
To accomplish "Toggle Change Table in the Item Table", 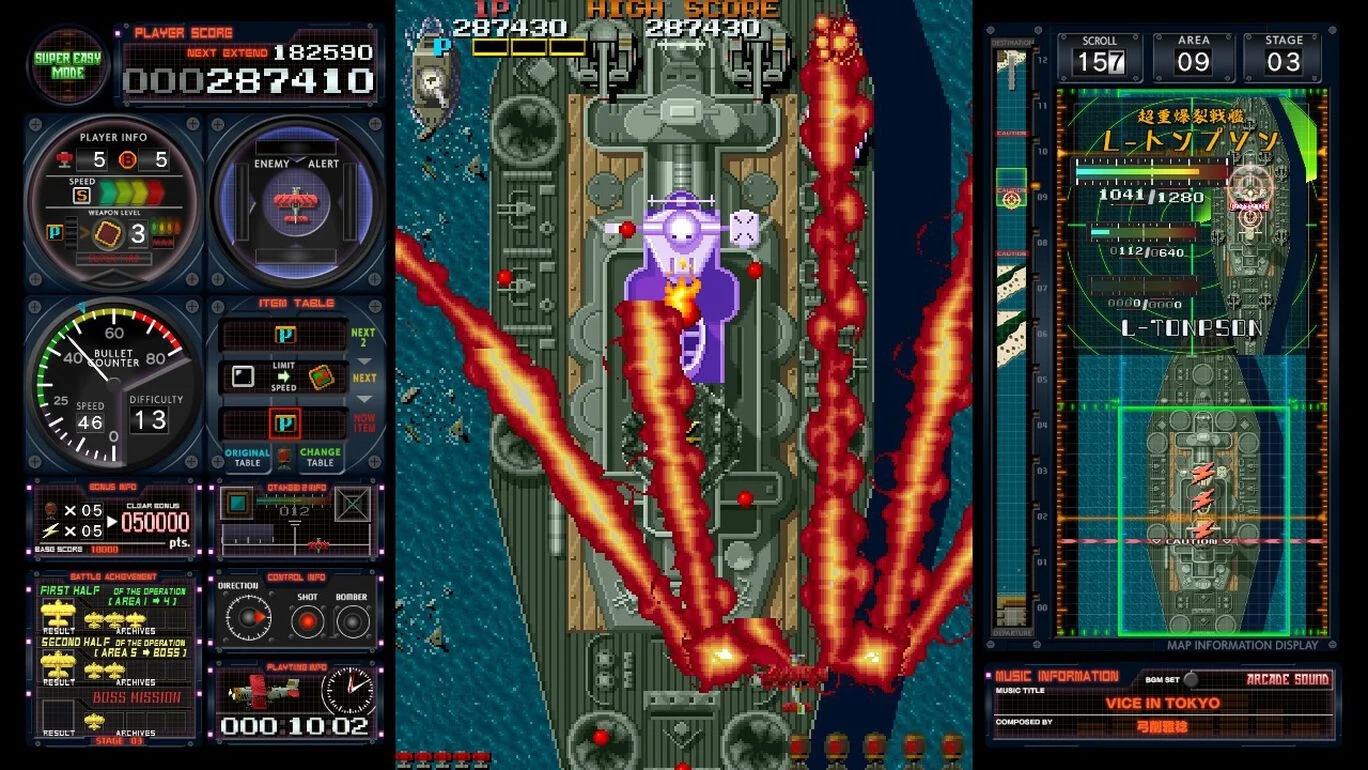I will click(318, 456).
